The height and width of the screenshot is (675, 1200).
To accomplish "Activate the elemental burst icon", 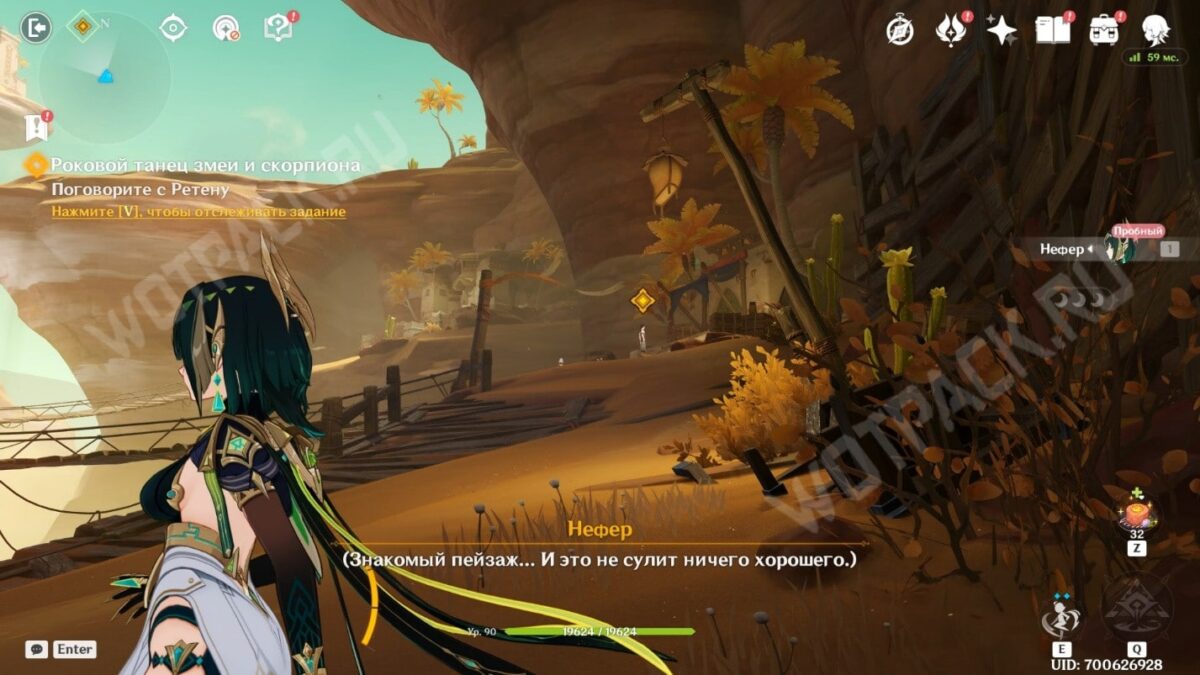I will coord(1137,610).
